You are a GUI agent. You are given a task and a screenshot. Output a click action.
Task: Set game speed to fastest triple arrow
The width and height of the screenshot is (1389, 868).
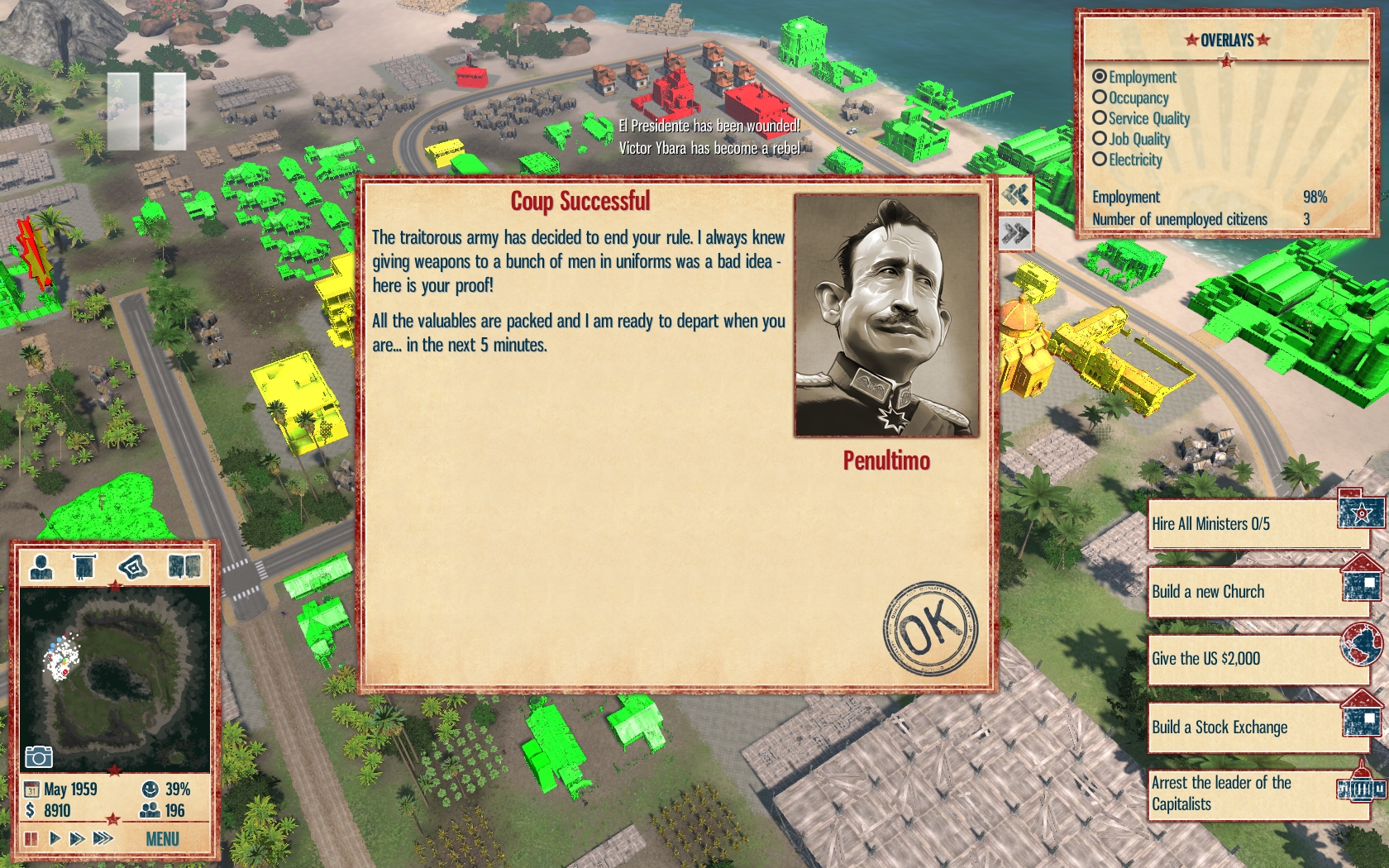(103, 839)
